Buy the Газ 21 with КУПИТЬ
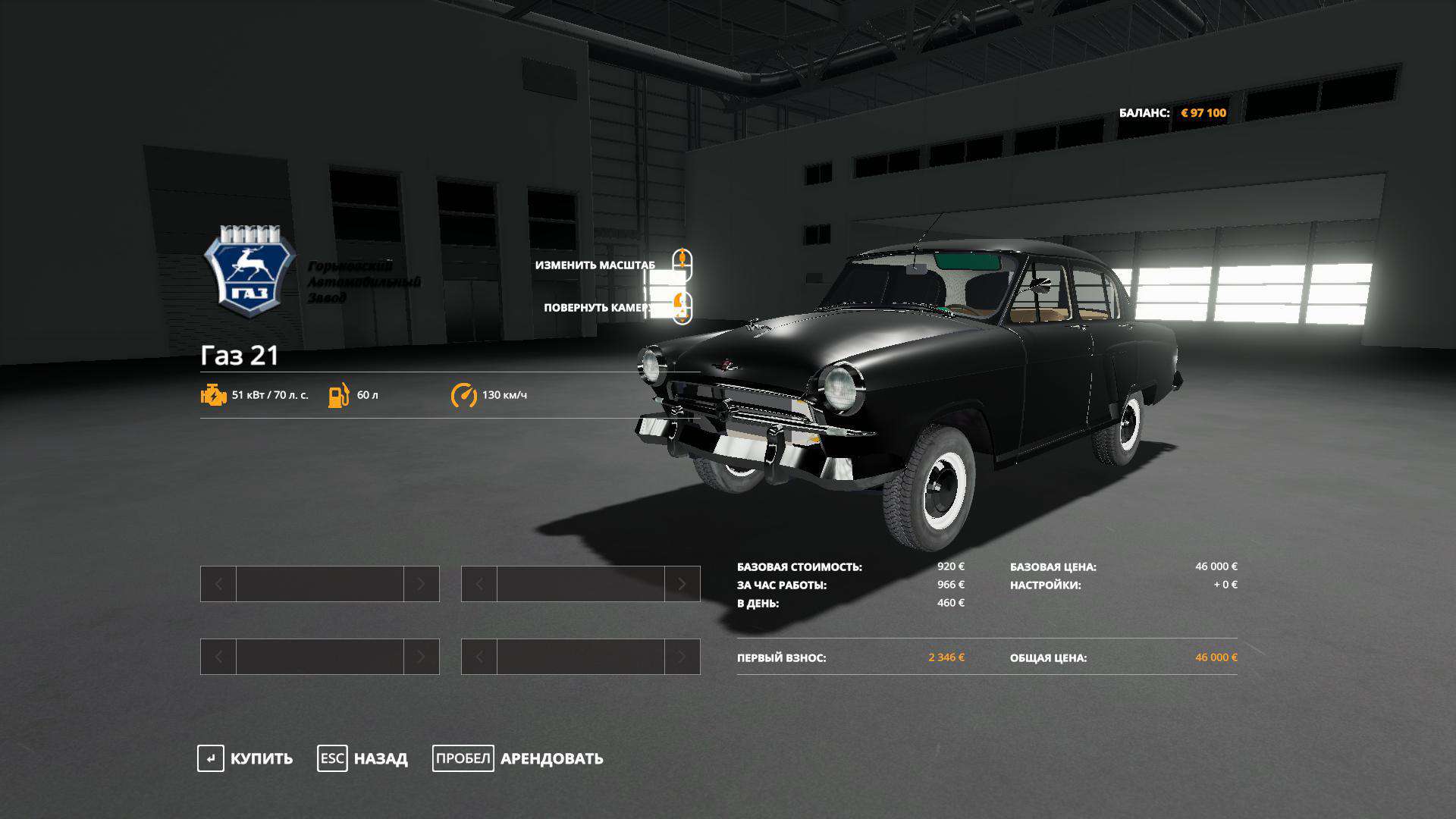 coord(246,758)
